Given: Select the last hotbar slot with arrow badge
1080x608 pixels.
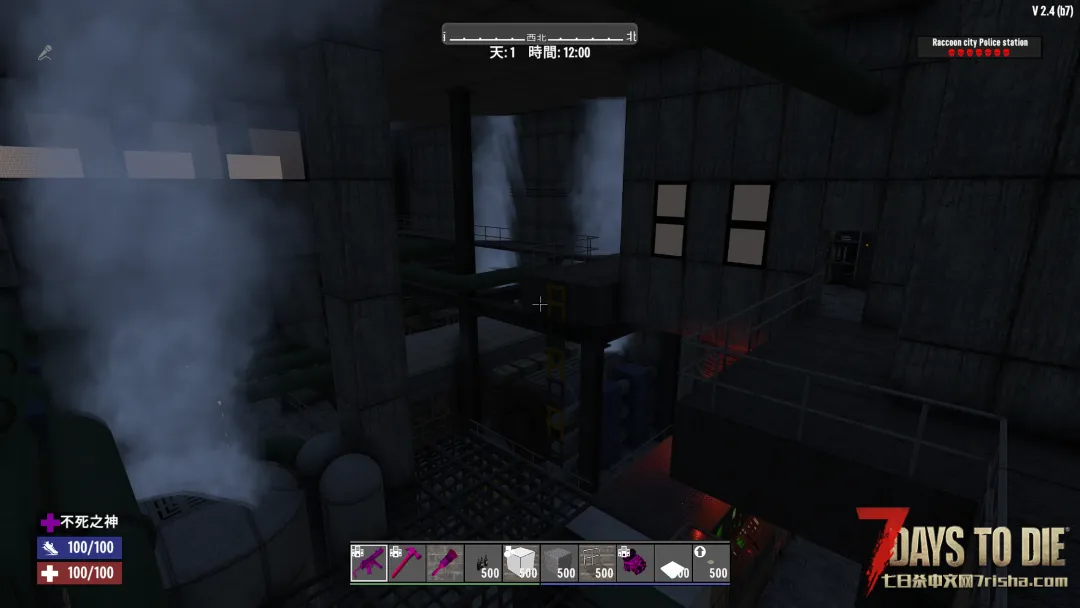Looking at the screenshot, I should [711, 563].
